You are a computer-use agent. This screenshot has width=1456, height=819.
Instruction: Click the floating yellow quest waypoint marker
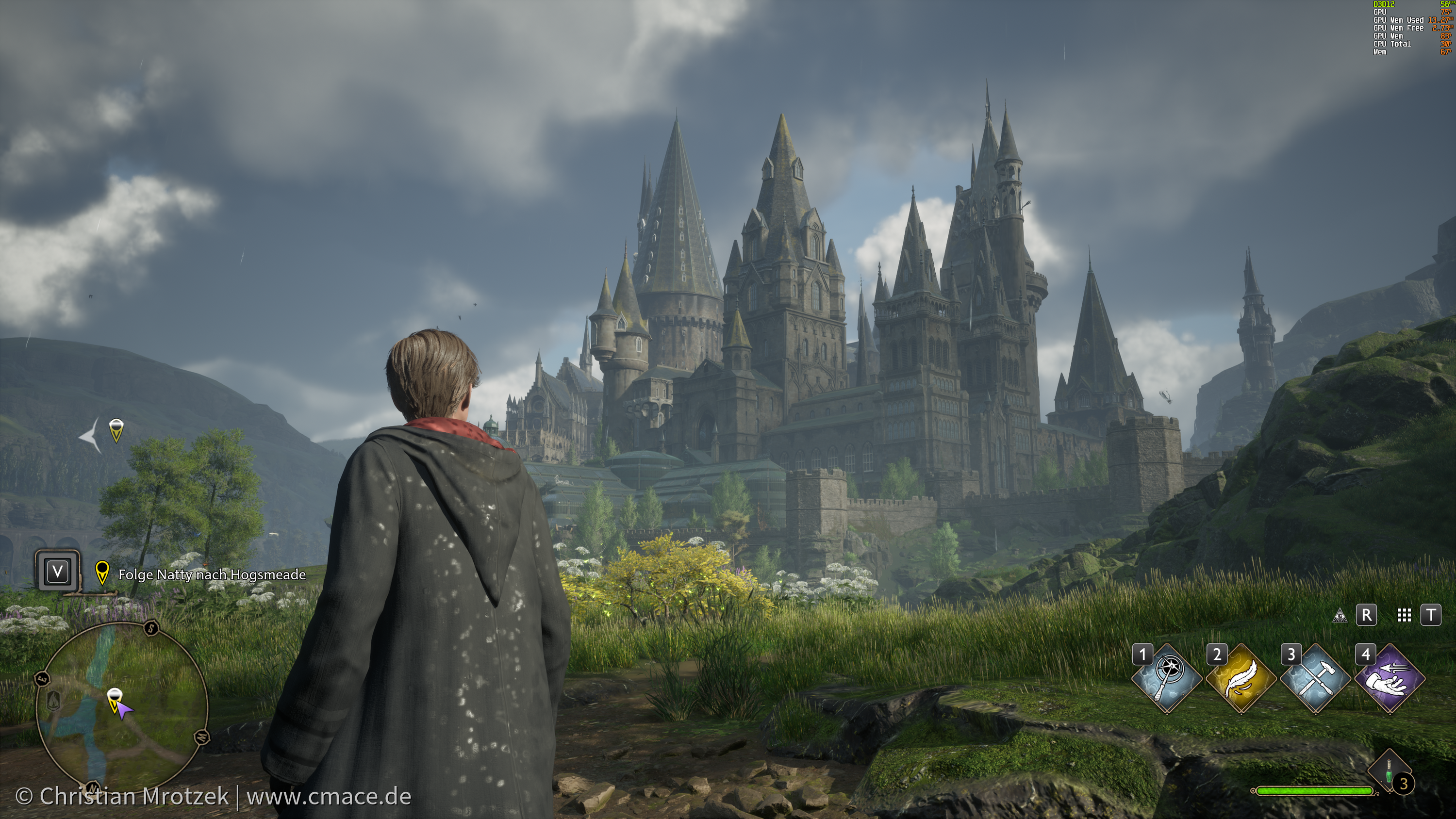[116, 430]
